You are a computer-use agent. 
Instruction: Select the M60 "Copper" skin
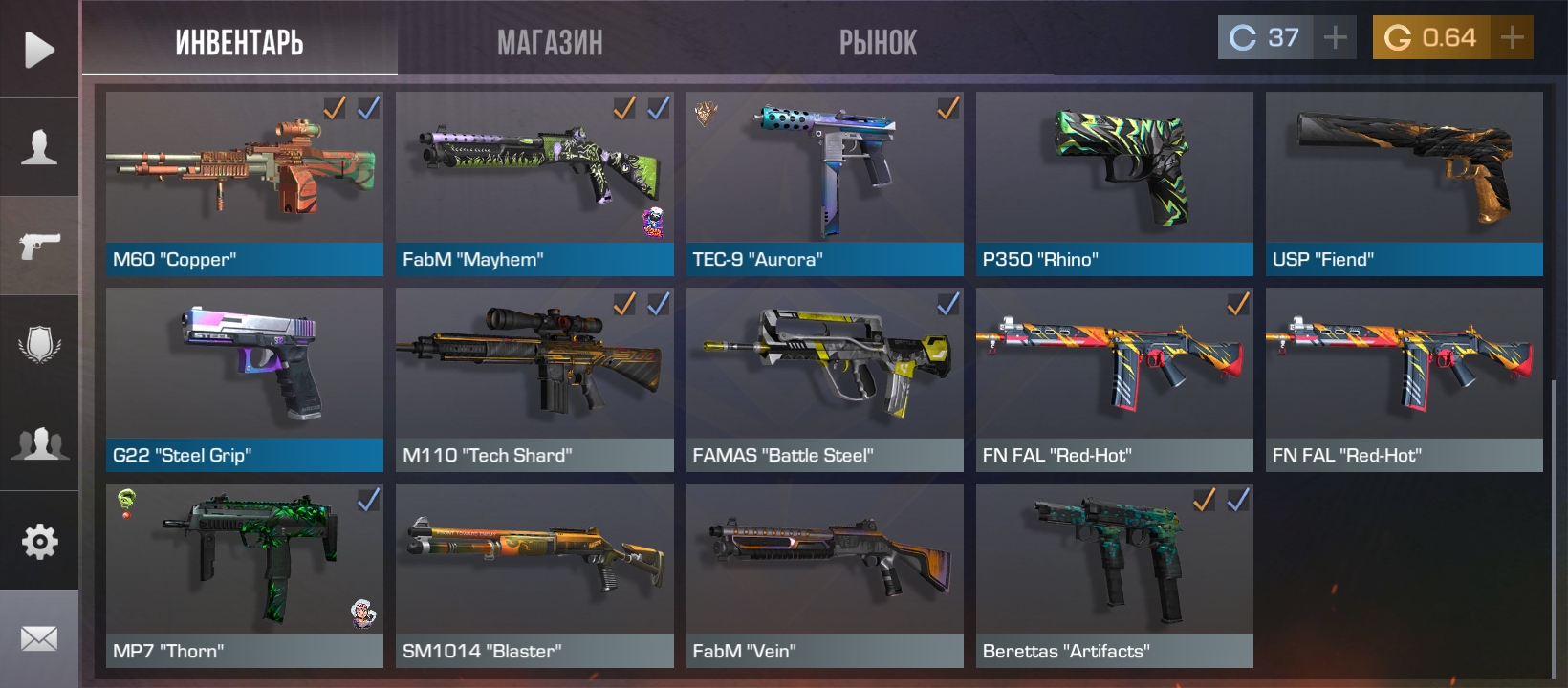(245, 183)
